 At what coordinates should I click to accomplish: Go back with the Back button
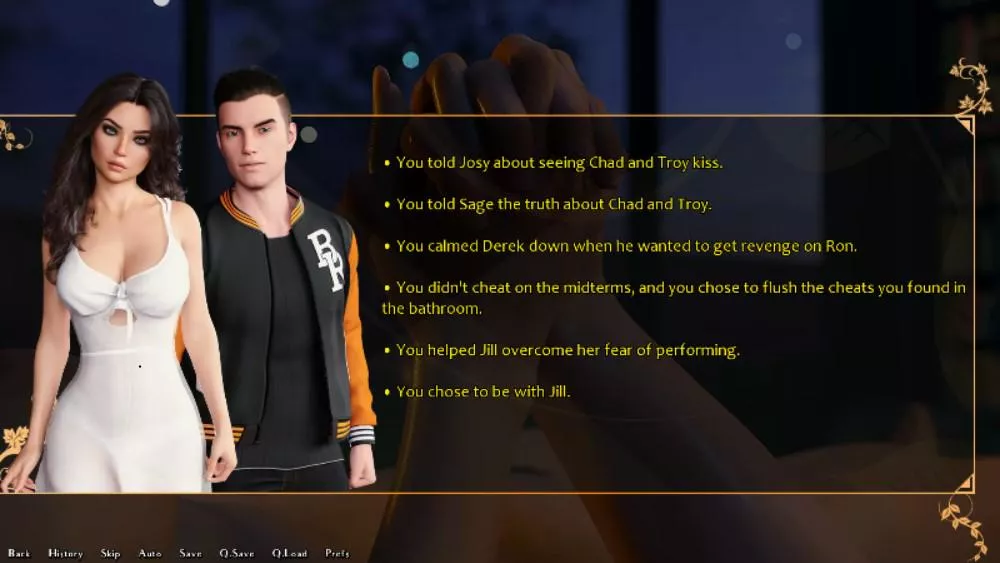[19, 553]
